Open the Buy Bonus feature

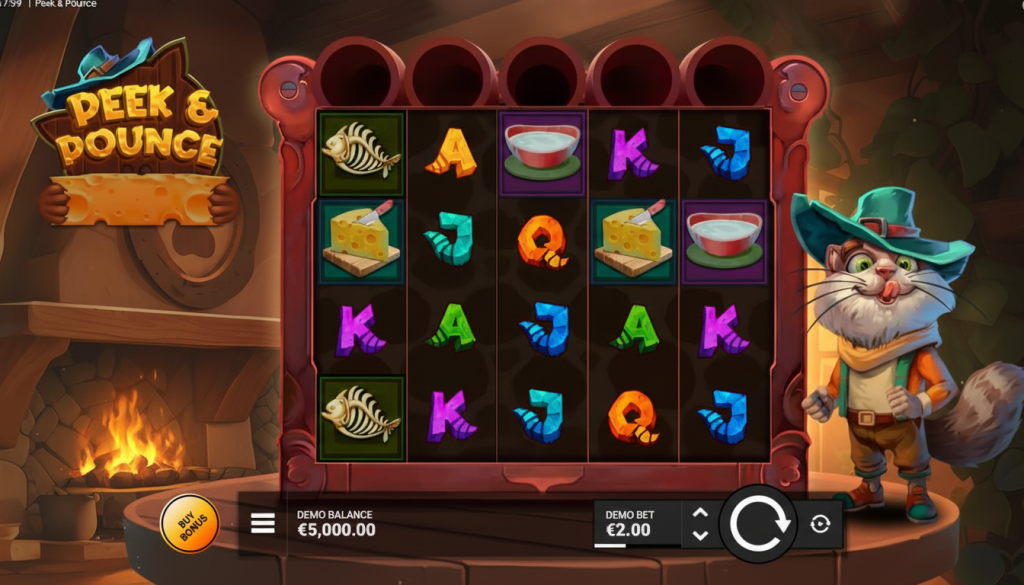click(189, 523)
